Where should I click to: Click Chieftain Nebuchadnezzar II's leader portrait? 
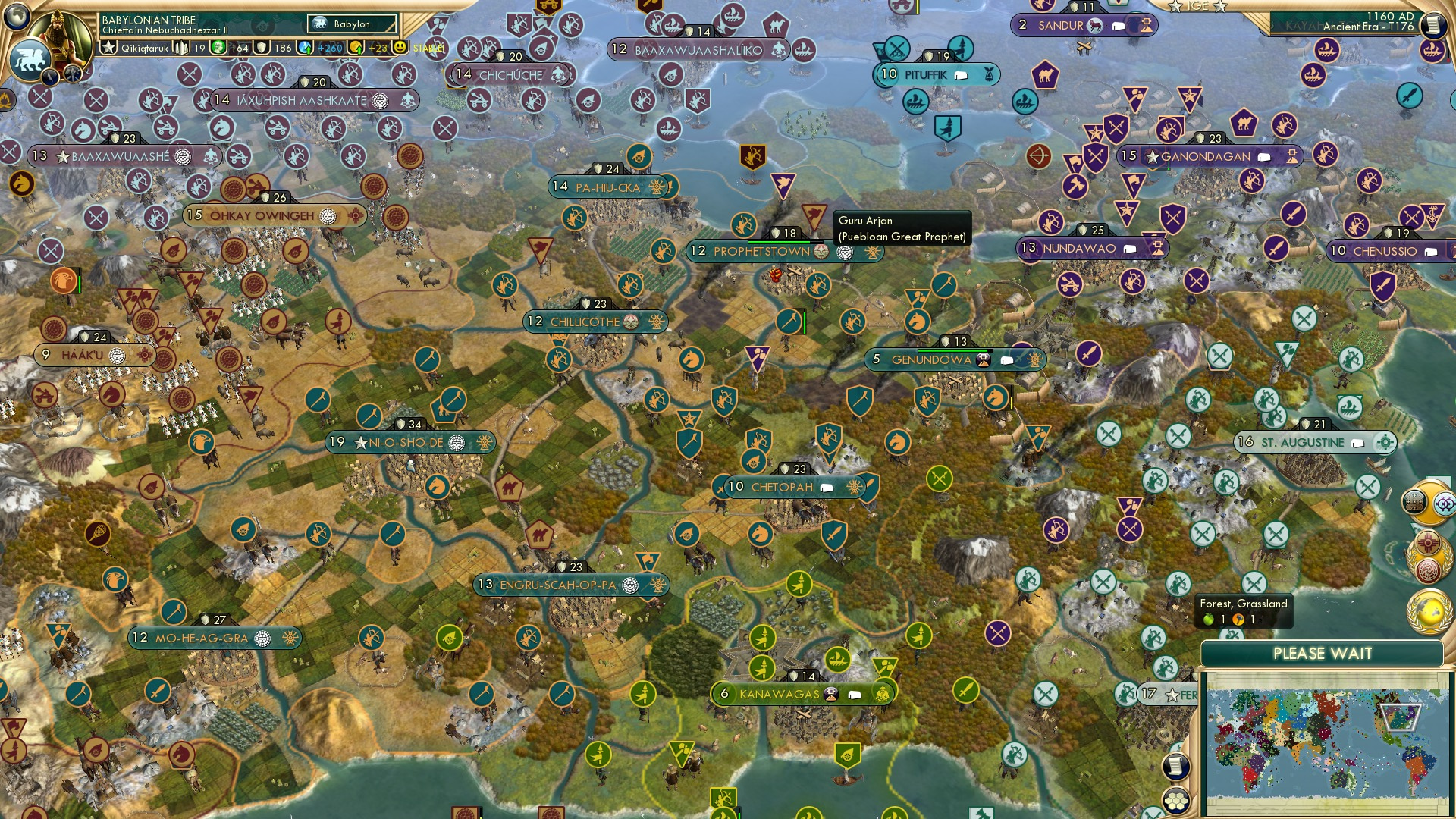pyautogui.click(x=62, y=34)
